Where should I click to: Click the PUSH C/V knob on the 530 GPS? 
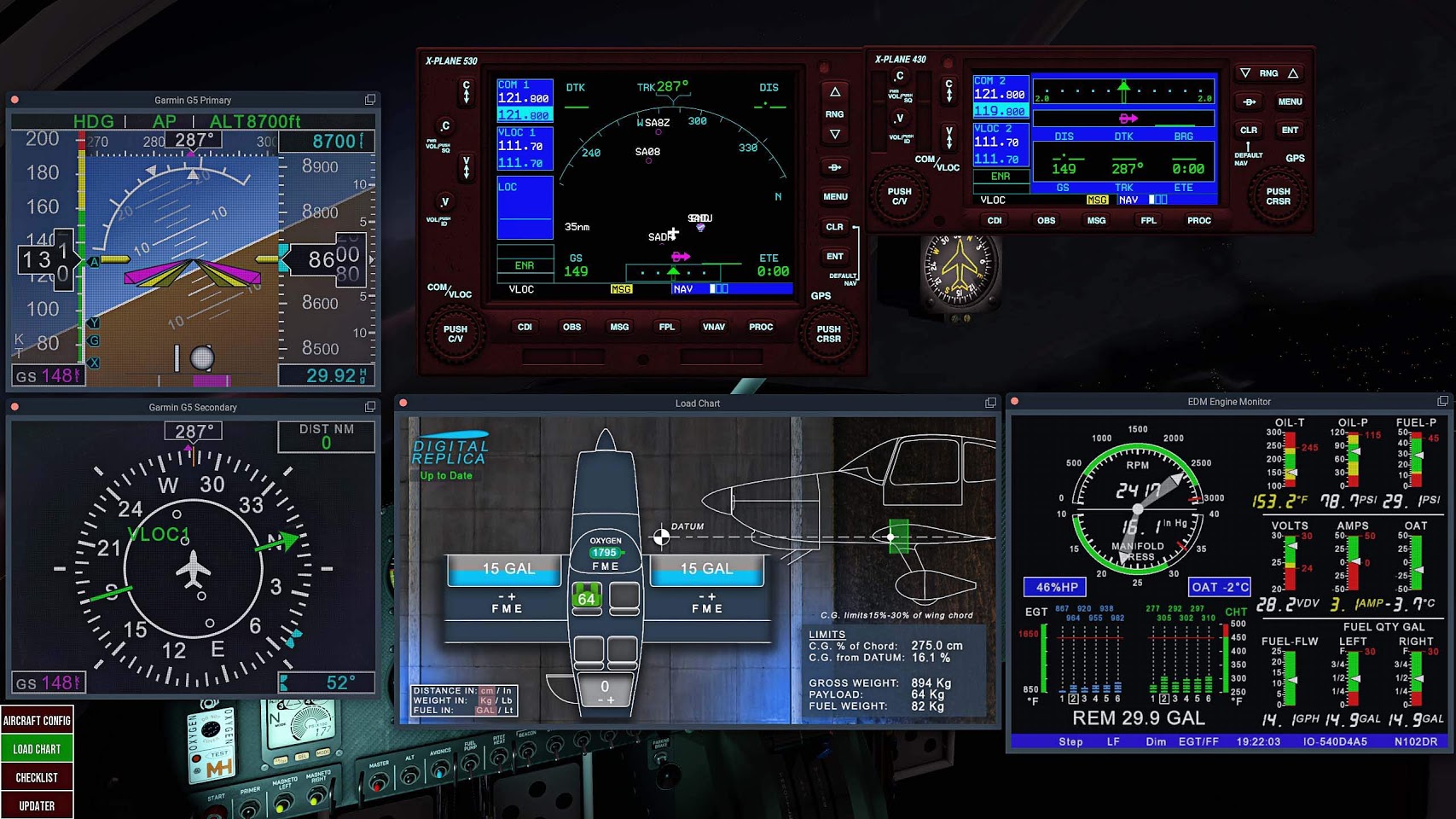click(455, 334)
